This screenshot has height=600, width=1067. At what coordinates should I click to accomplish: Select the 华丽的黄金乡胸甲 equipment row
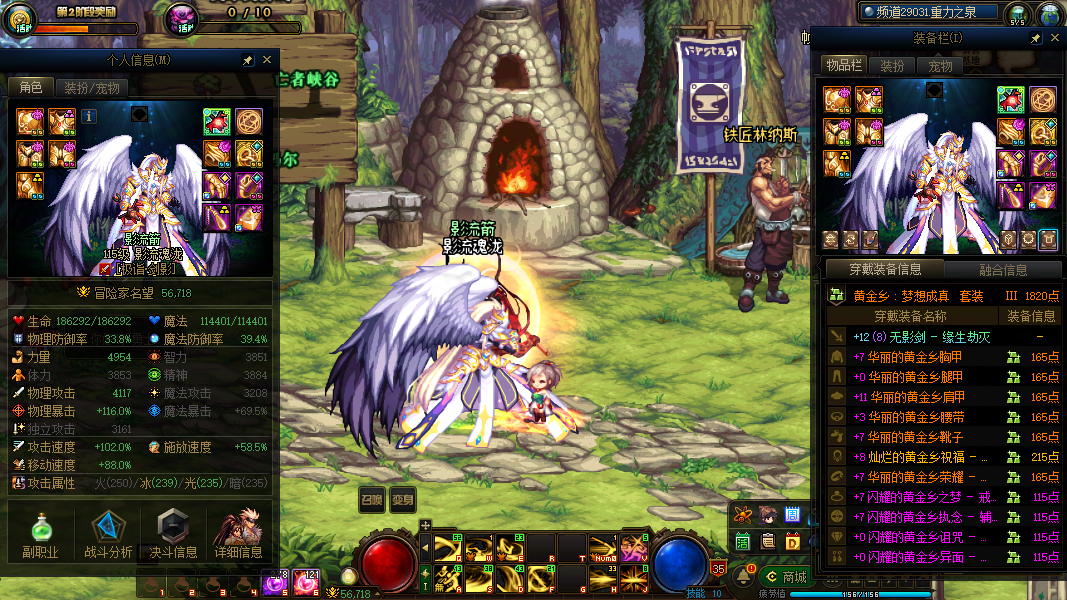click(920, 357)
